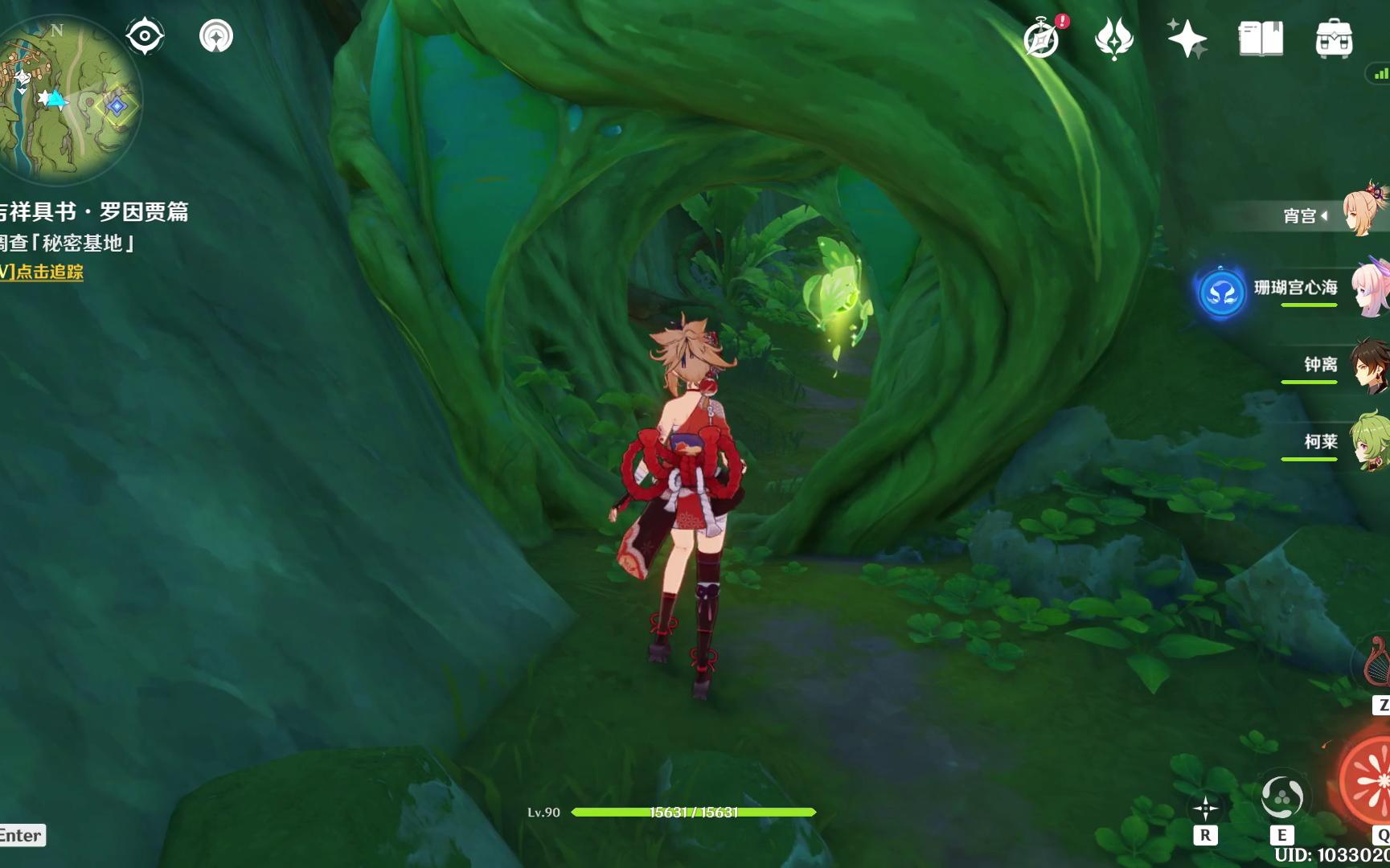Open the adventurer handbook book icon
This screenshot has height=868, width=1390.
point(1261,39)
